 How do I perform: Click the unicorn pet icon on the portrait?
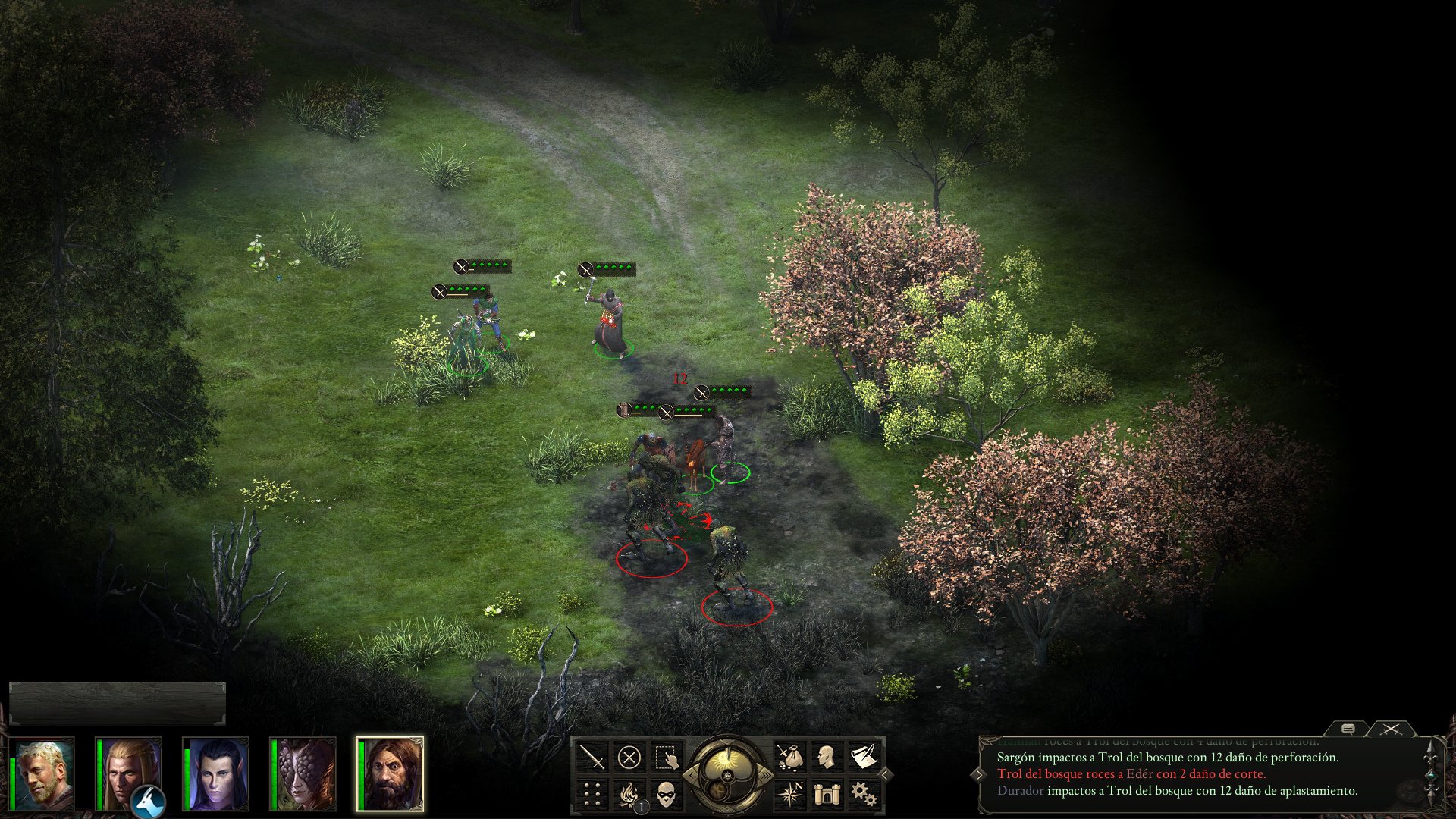tap(147, 801)
